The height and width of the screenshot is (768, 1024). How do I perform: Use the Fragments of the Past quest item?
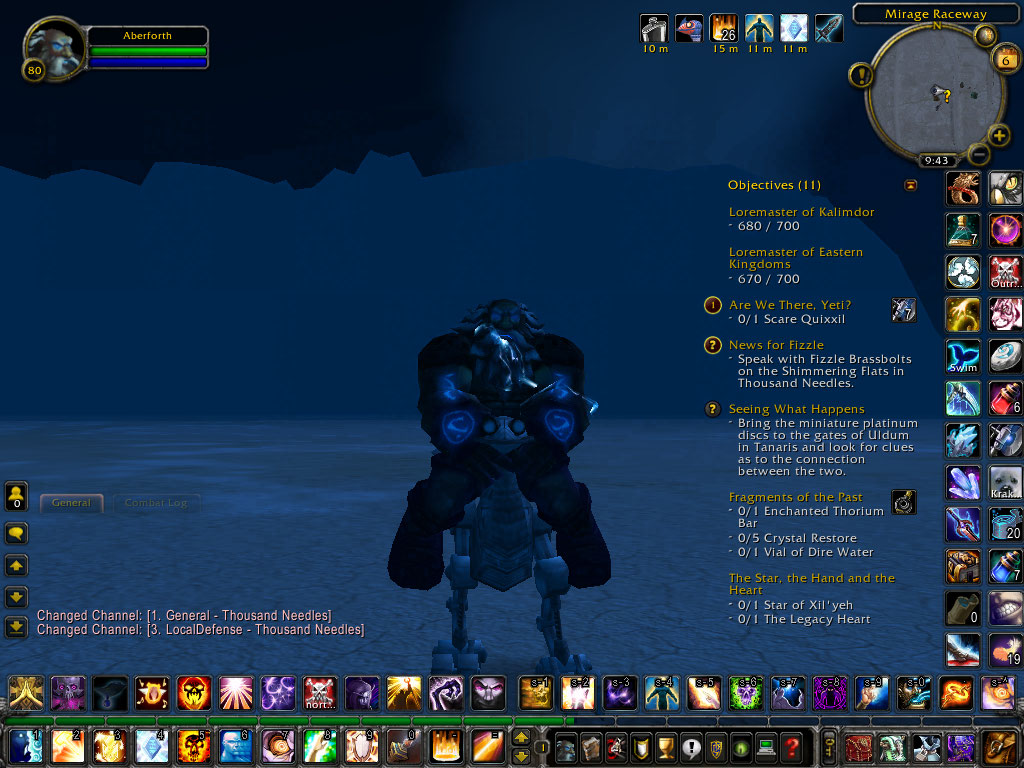[x=903, y=502]
